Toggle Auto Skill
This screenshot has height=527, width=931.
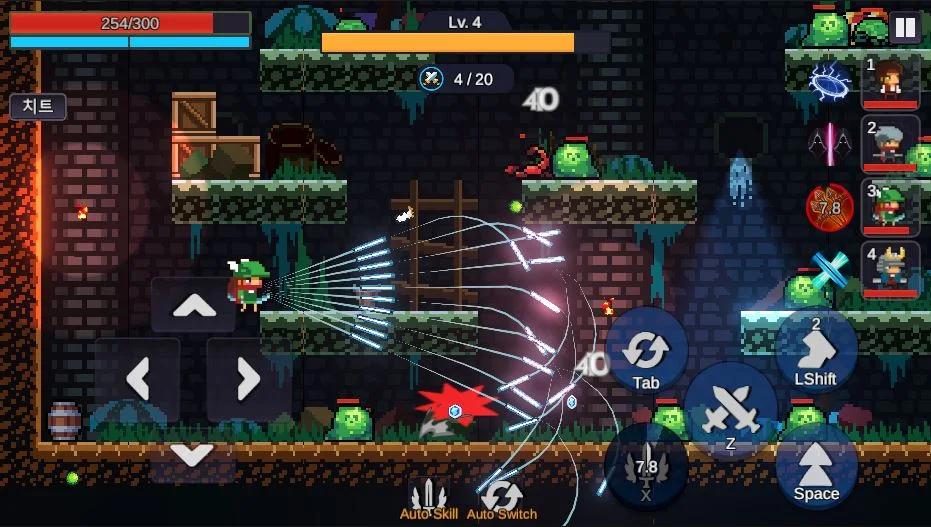pos(429,498)
